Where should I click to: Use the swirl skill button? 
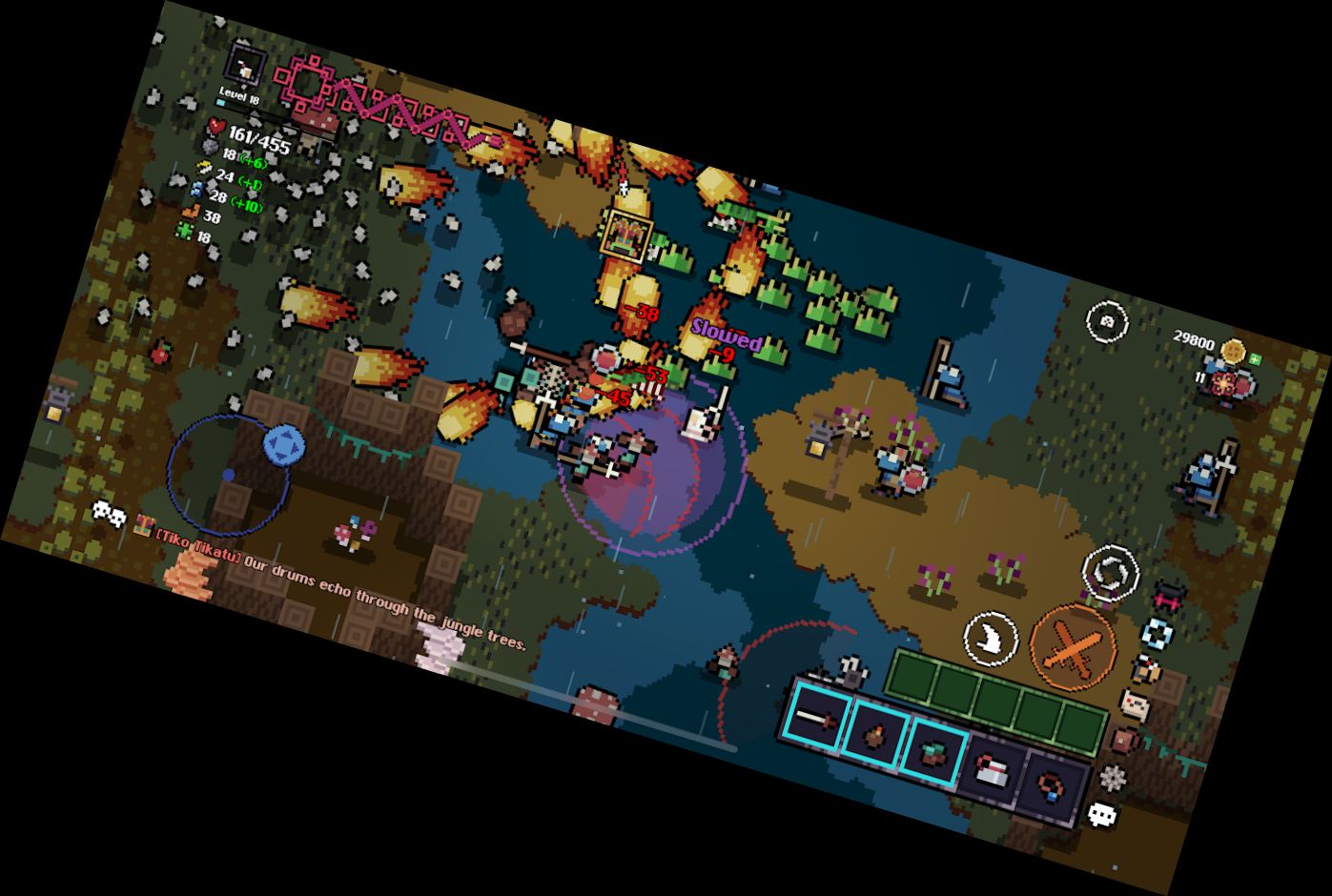[x=1112, y=575]
